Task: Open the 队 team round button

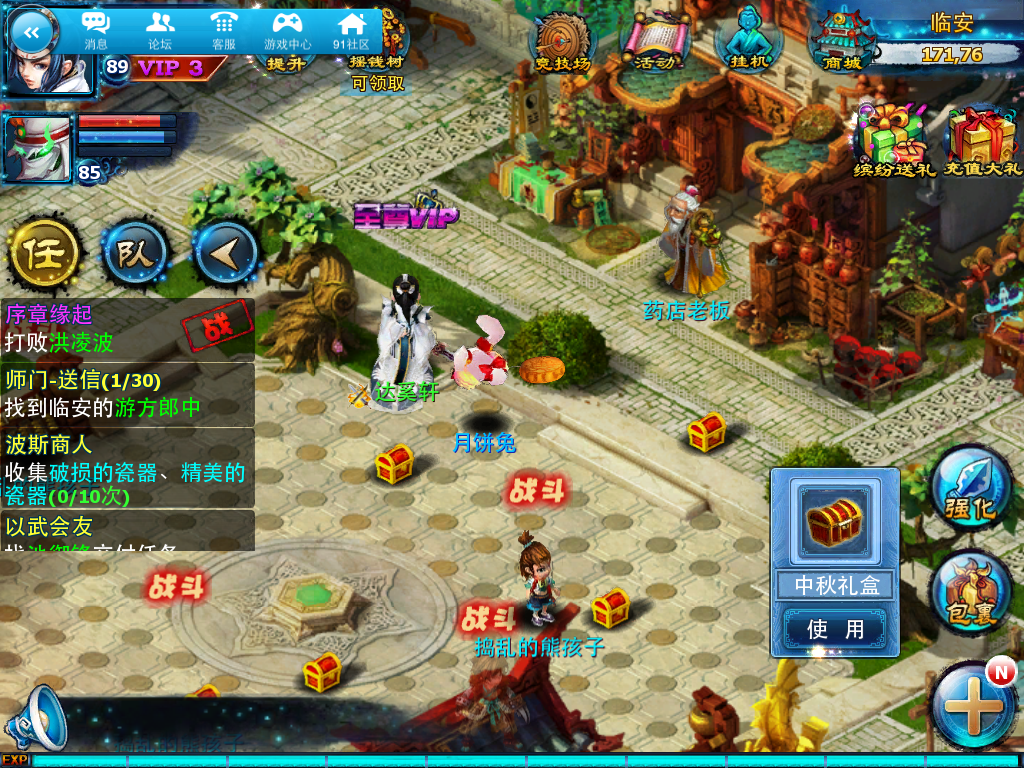Action: 134,255
